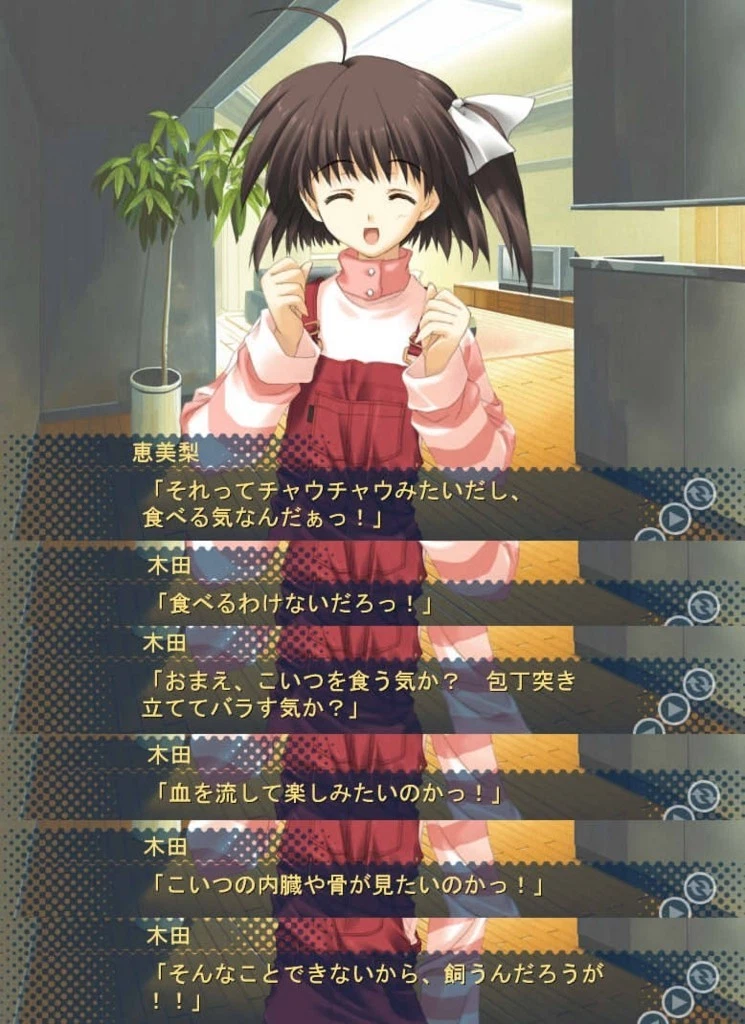The height and width of the screenshot is (1024, 745).
Task: Play voice for the 飼うんだろうが line
Action: (677, 1001)
